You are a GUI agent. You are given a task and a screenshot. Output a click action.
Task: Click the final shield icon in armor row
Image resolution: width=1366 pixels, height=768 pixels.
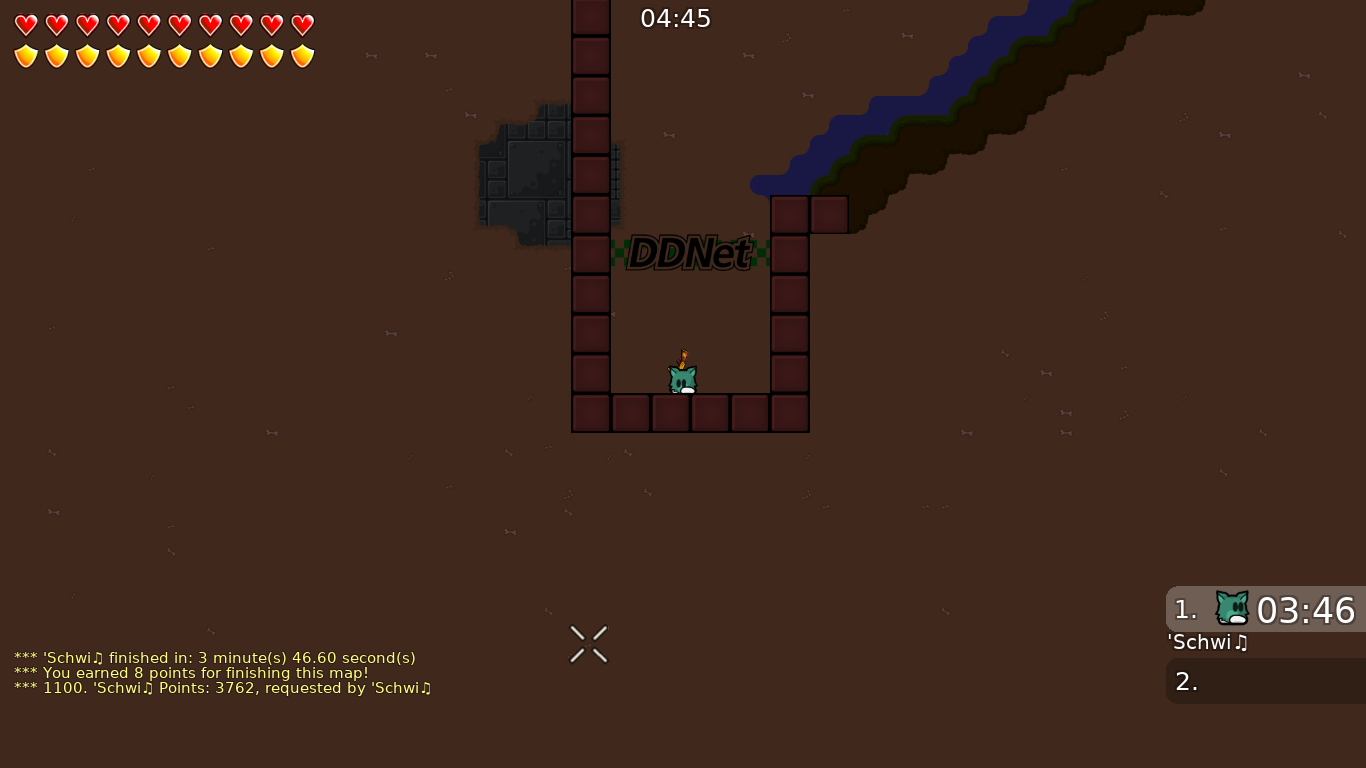pos(301,55)
